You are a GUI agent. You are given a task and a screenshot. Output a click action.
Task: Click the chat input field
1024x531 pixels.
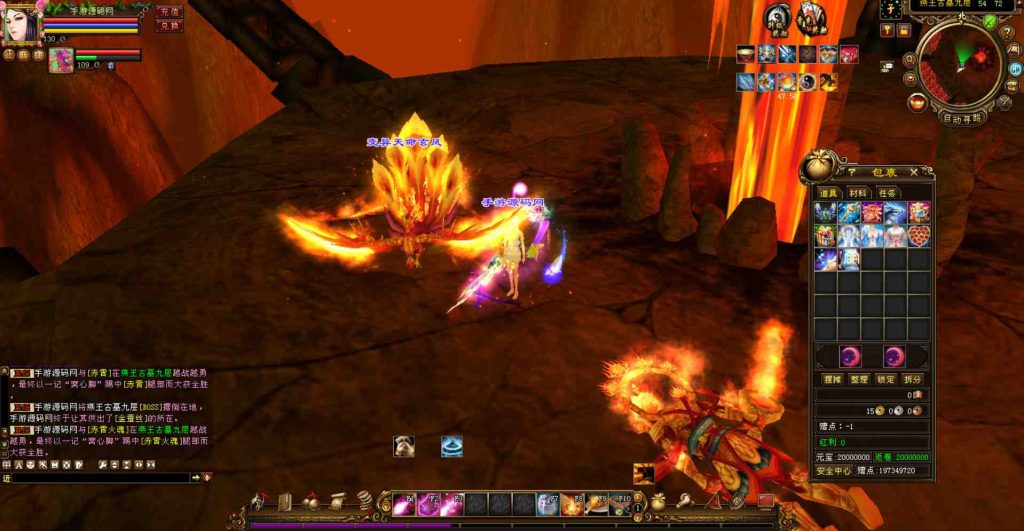[x=100, y=478]
